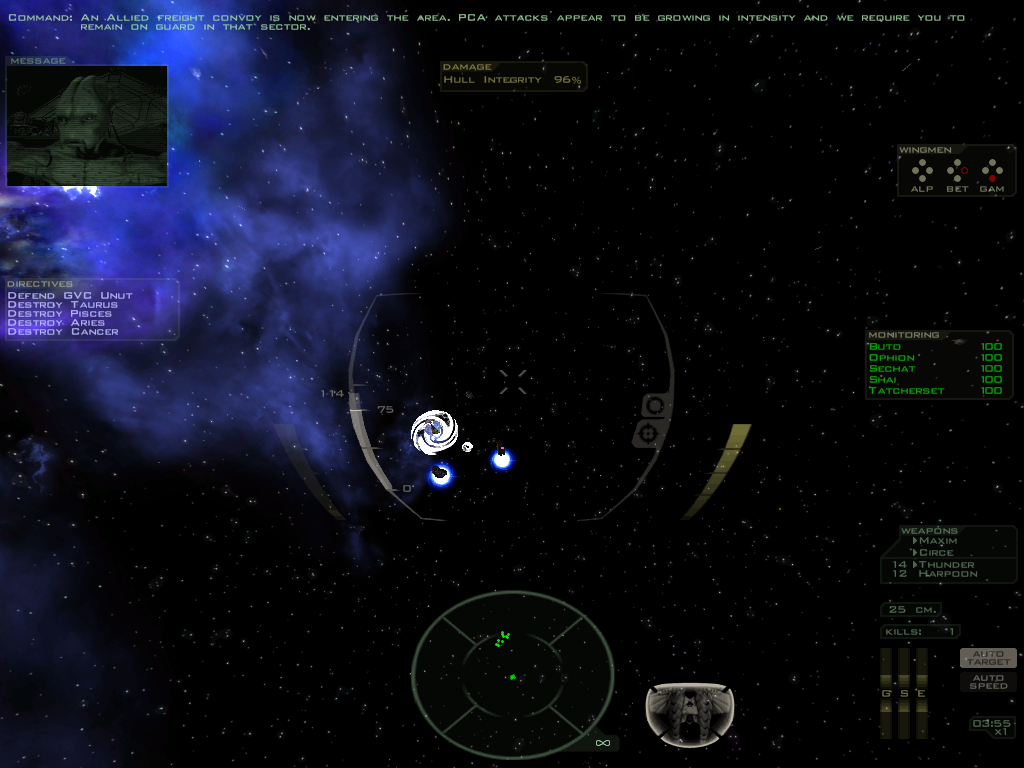Select the Circe primary weapon
Screen dimensions: 1024x768
click(x=936, y=552)
